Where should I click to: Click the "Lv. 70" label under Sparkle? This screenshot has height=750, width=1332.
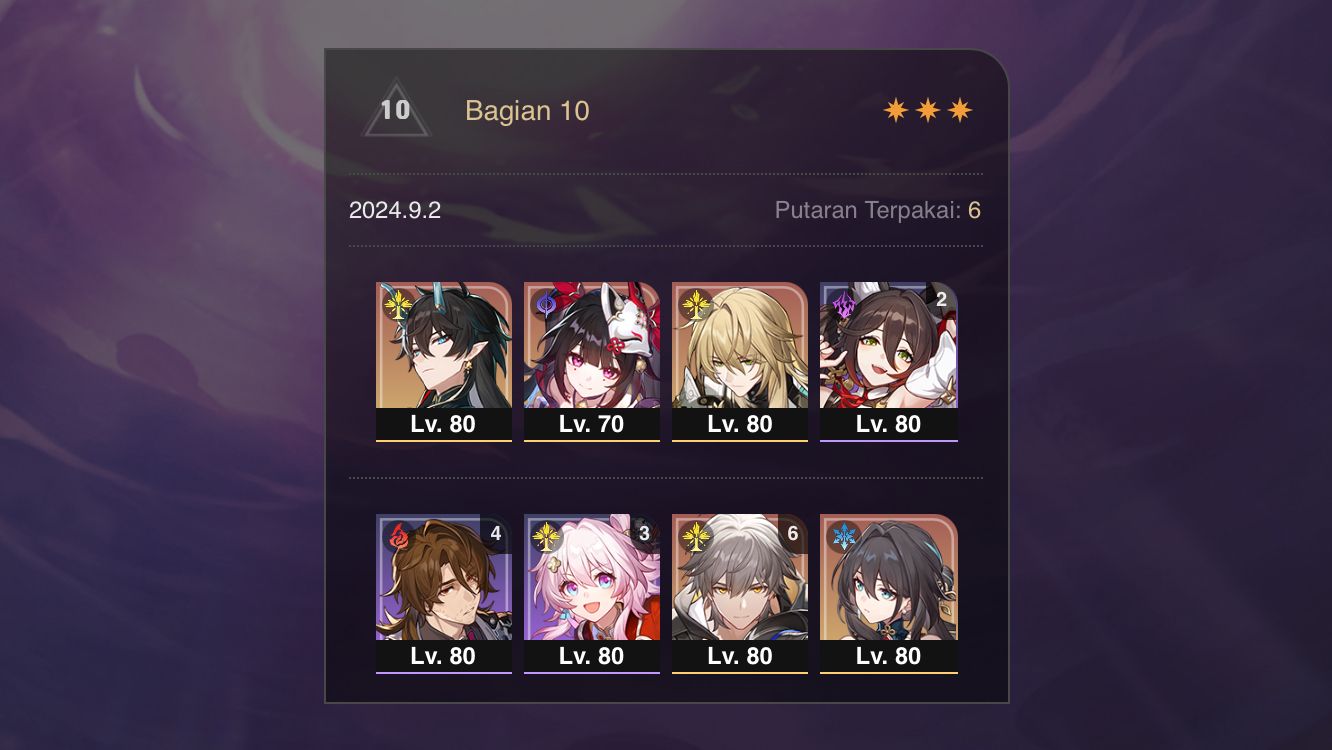[591, 424]
